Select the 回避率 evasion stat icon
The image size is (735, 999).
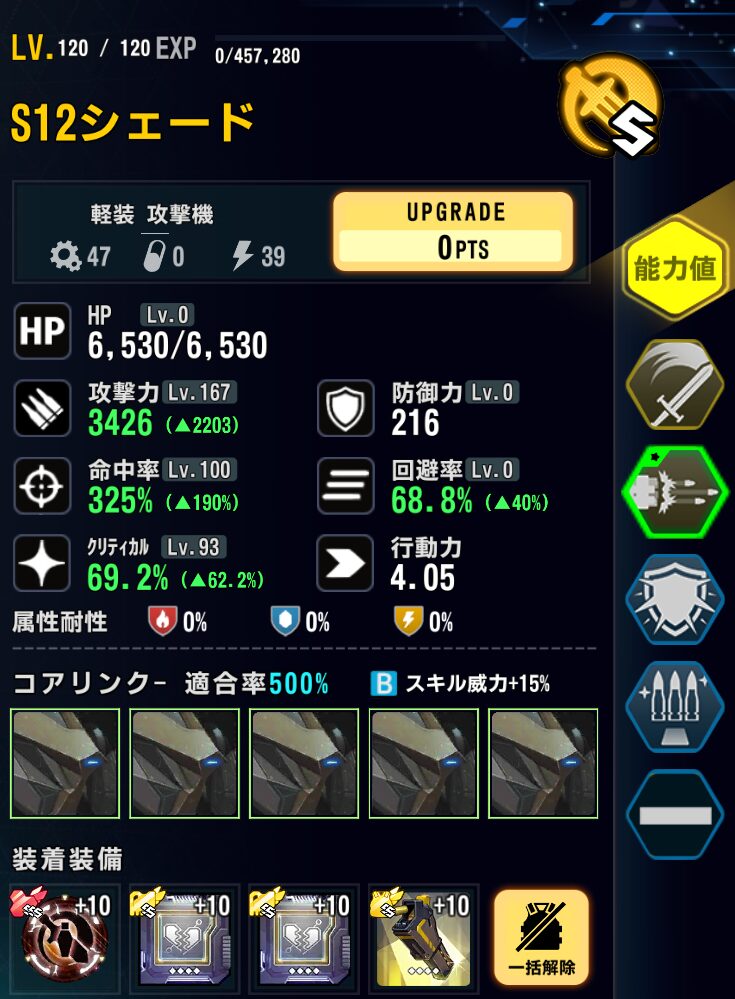coord(346,487)
